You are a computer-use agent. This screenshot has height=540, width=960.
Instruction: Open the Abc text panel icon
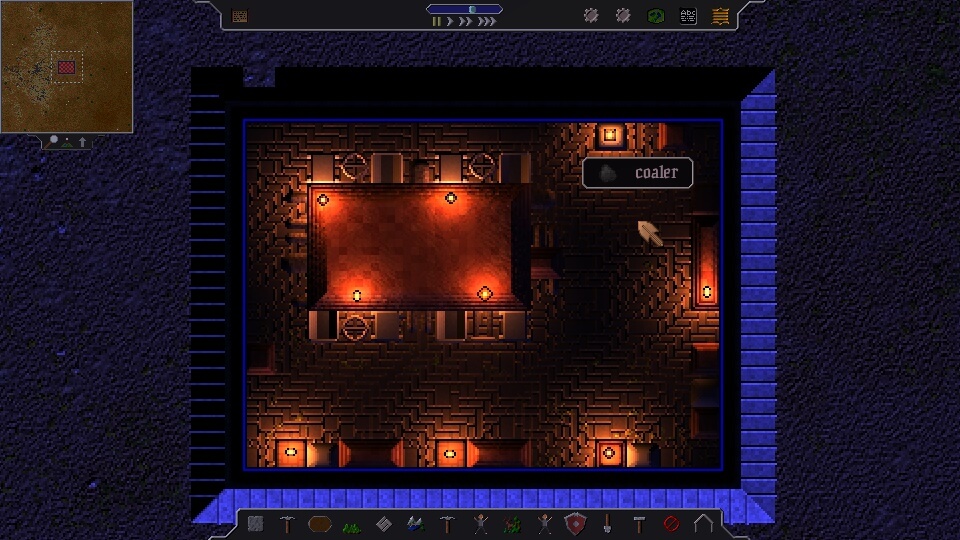point(688,16)
